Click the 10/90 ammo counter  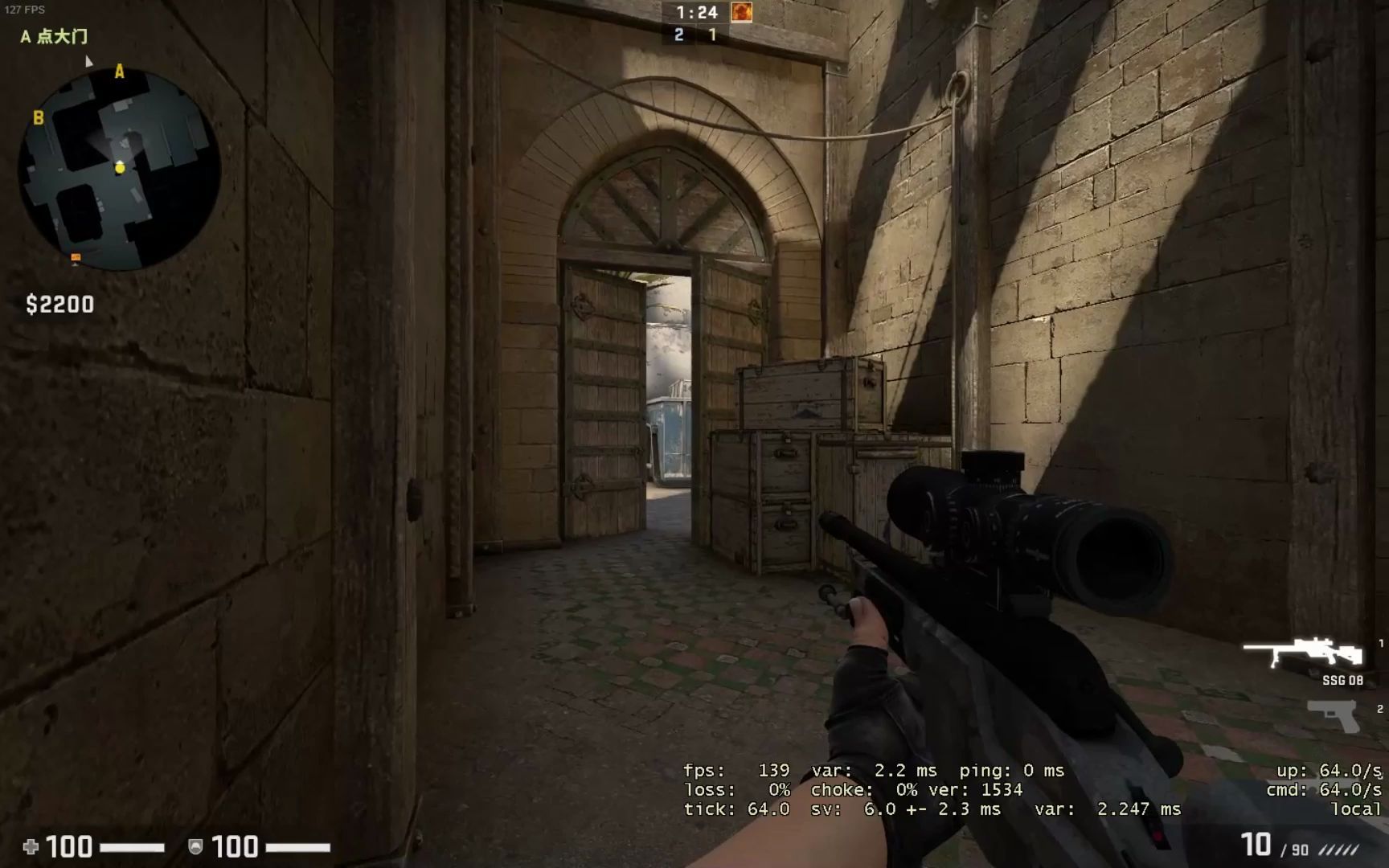(x=1258, y=844)
